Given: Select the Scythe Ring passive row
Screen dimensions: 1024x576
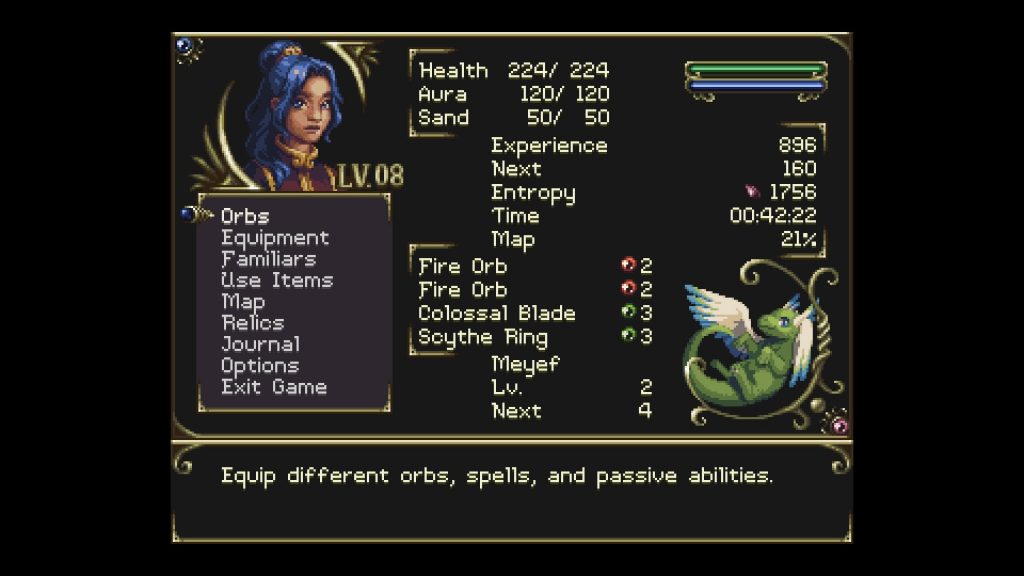Looking at the screenshot, I should point(483,336).
